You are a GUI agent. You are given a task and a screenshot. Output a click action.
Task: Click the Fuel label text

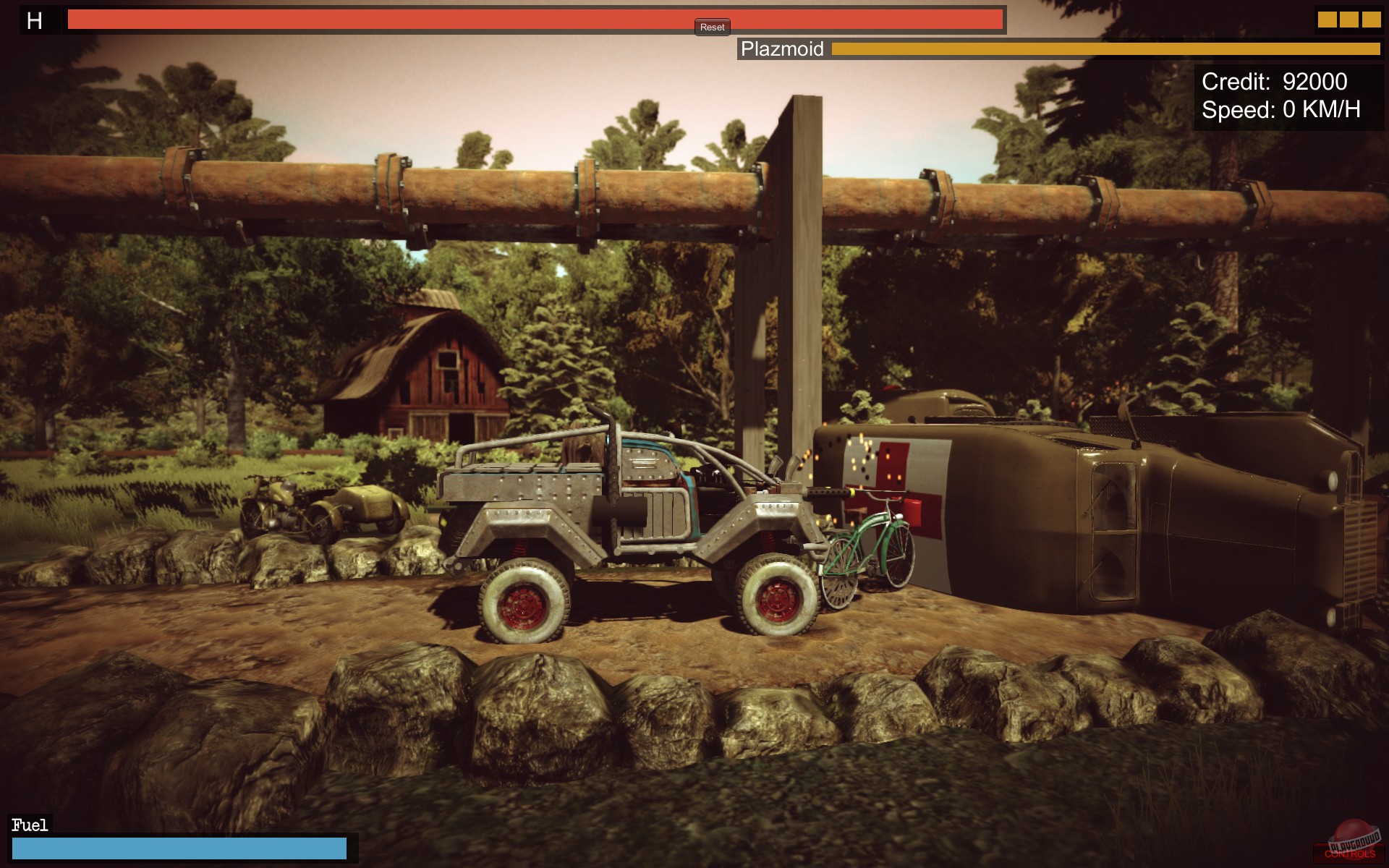coord(29,823)
